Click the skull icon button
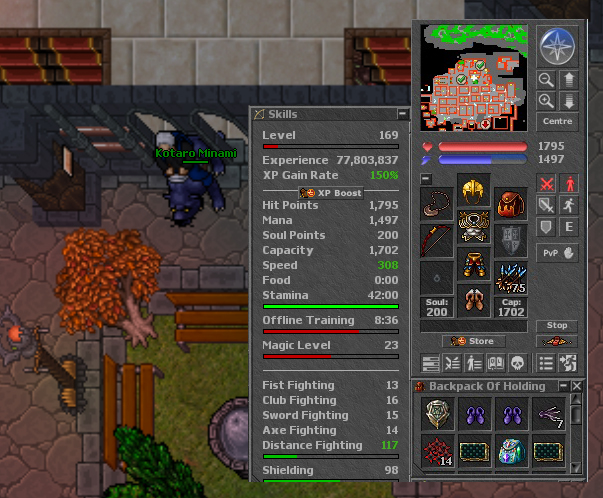 (x=518, y=363)
